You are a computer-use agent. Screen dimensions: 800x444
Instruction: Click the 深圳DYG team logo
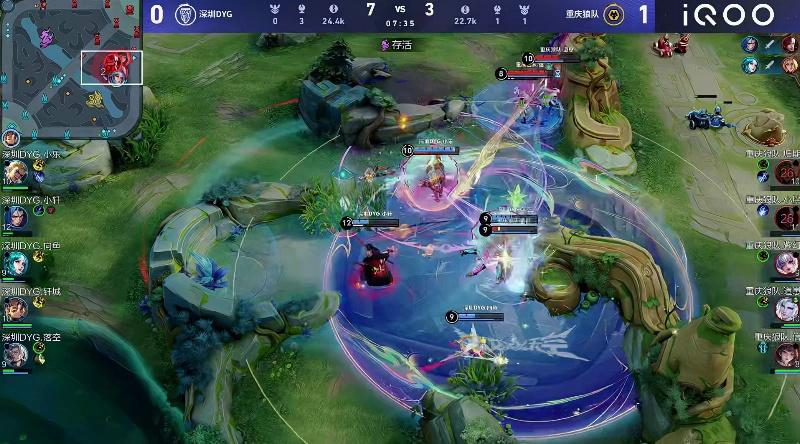[x=184, y=15]
